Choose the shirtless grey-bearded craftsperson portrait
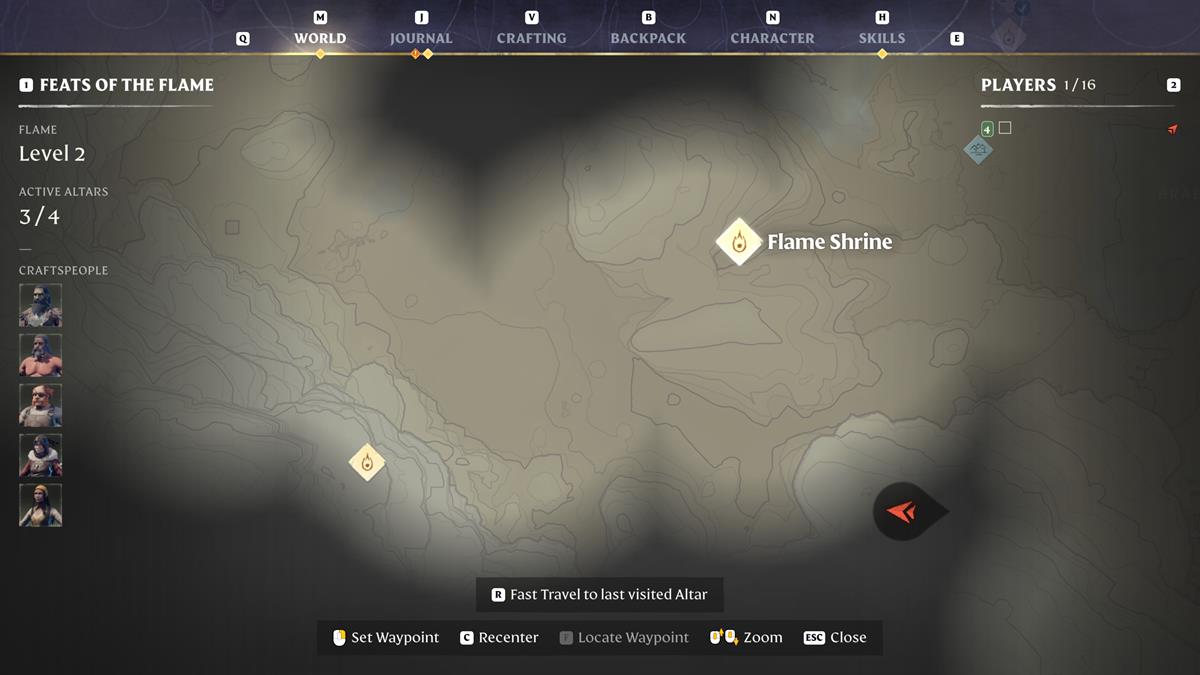Viewport: 1200px width, 675px height. 40,355
